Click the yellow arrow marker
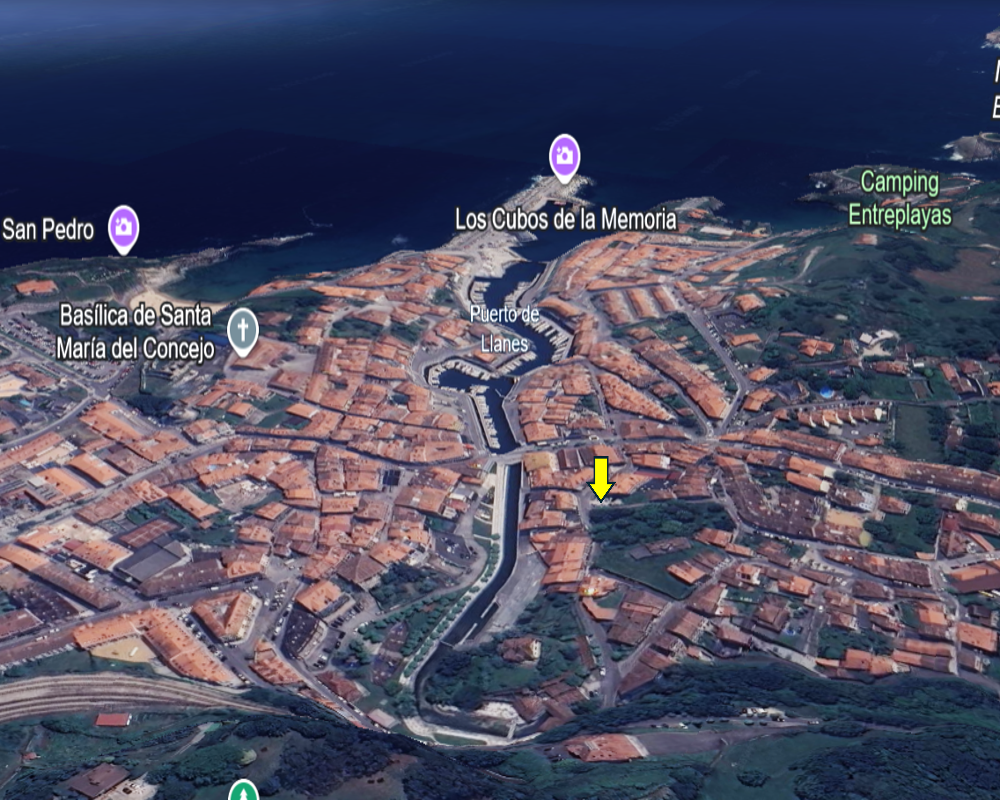The height and width of the screenshot is (800, 1000). tap(600, 478)
